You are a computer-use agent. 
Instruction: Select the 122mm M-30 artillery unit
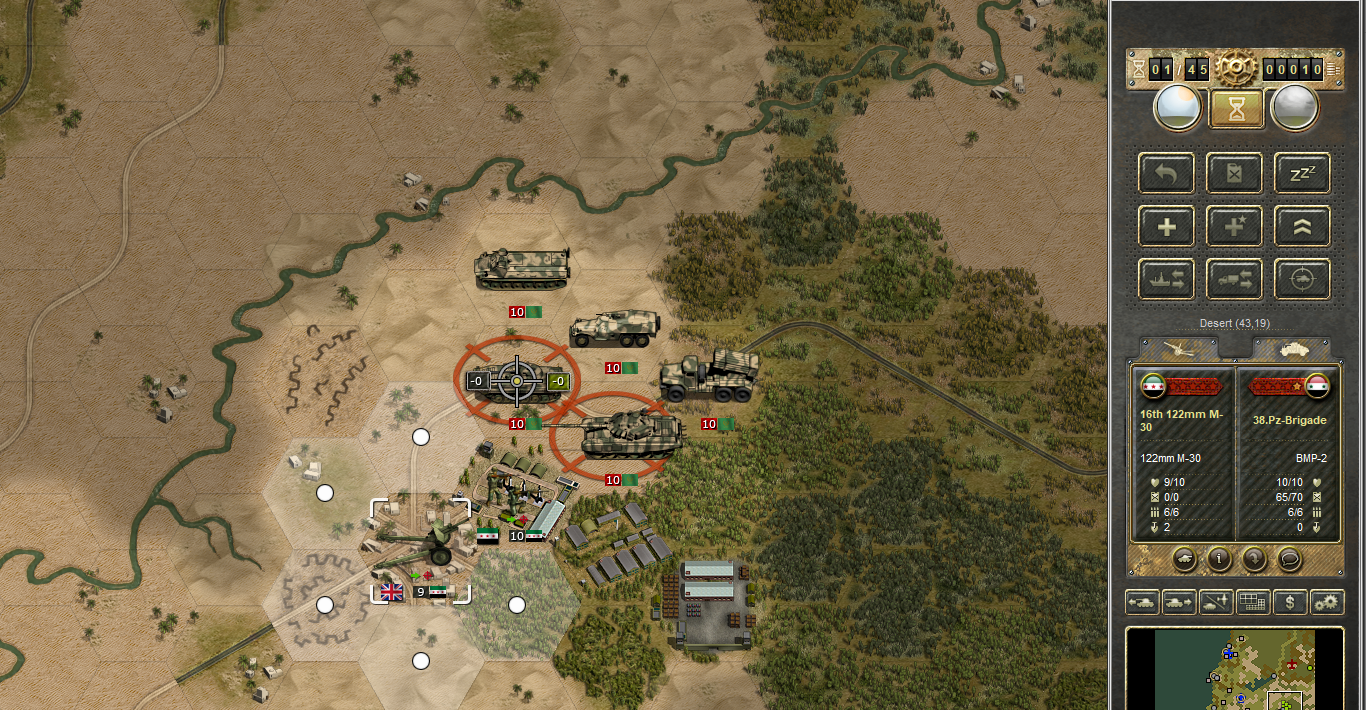click(x=421, y=546)
